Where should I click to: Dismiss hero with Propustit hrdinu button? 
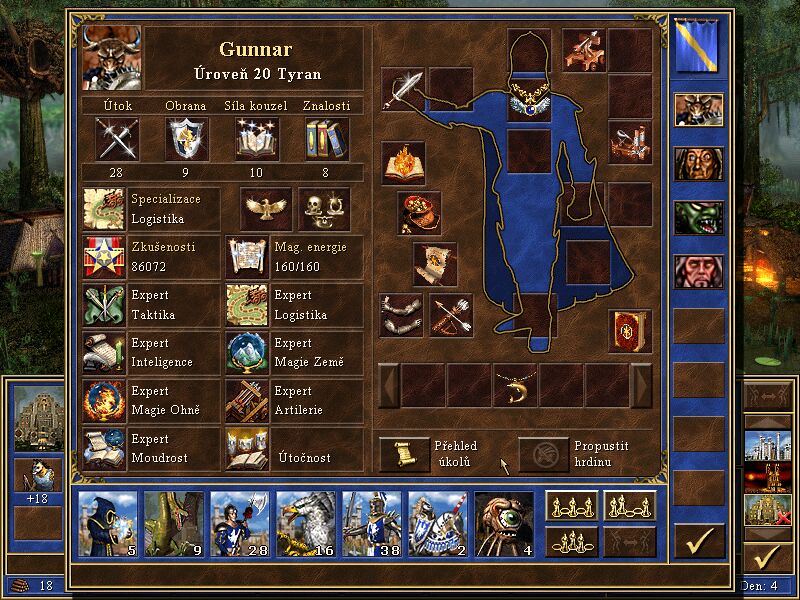[x=543, y=453]
